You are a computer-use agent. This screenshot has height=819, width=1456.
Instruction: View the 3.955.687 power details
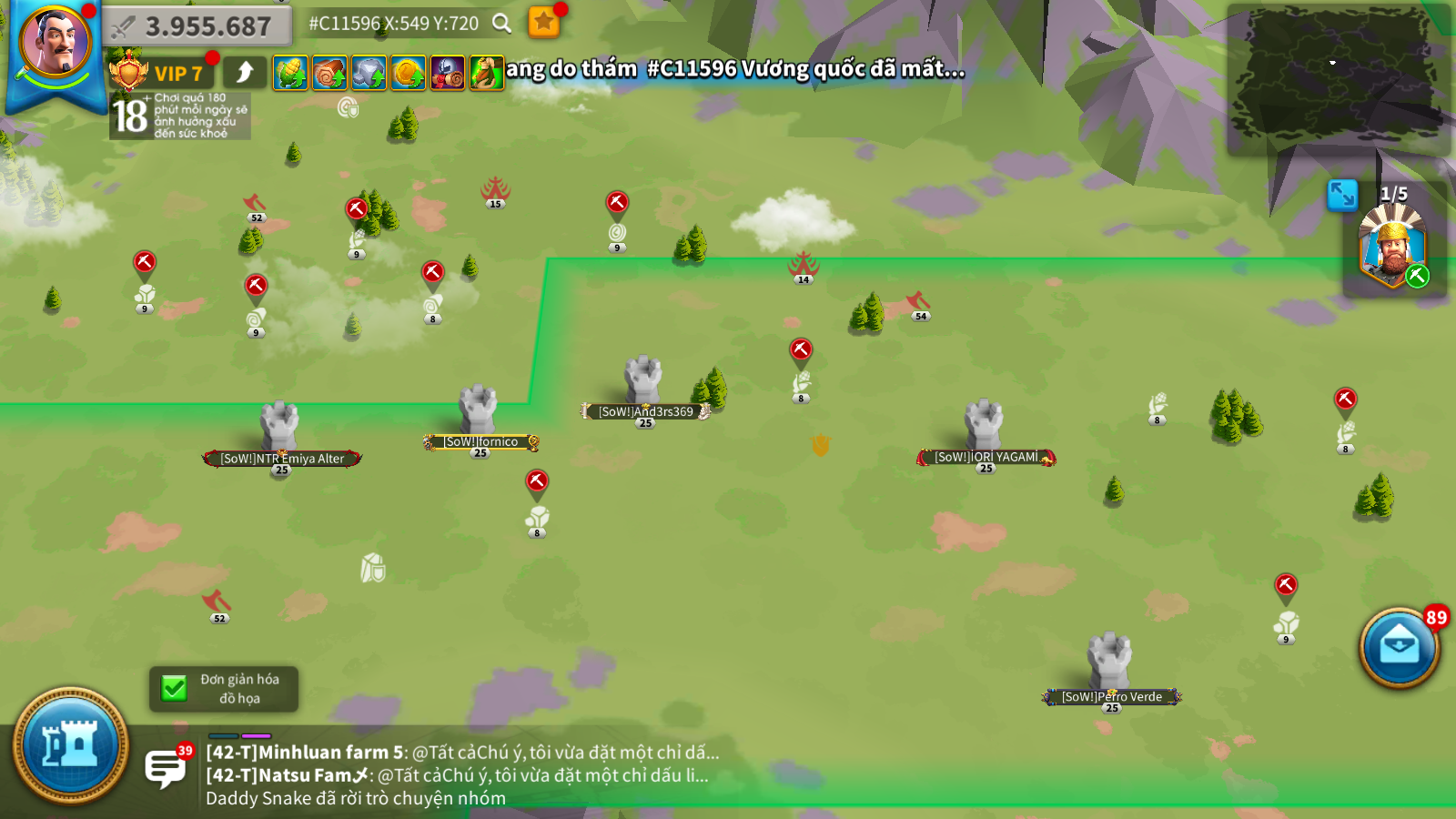[x=197, y=26]
